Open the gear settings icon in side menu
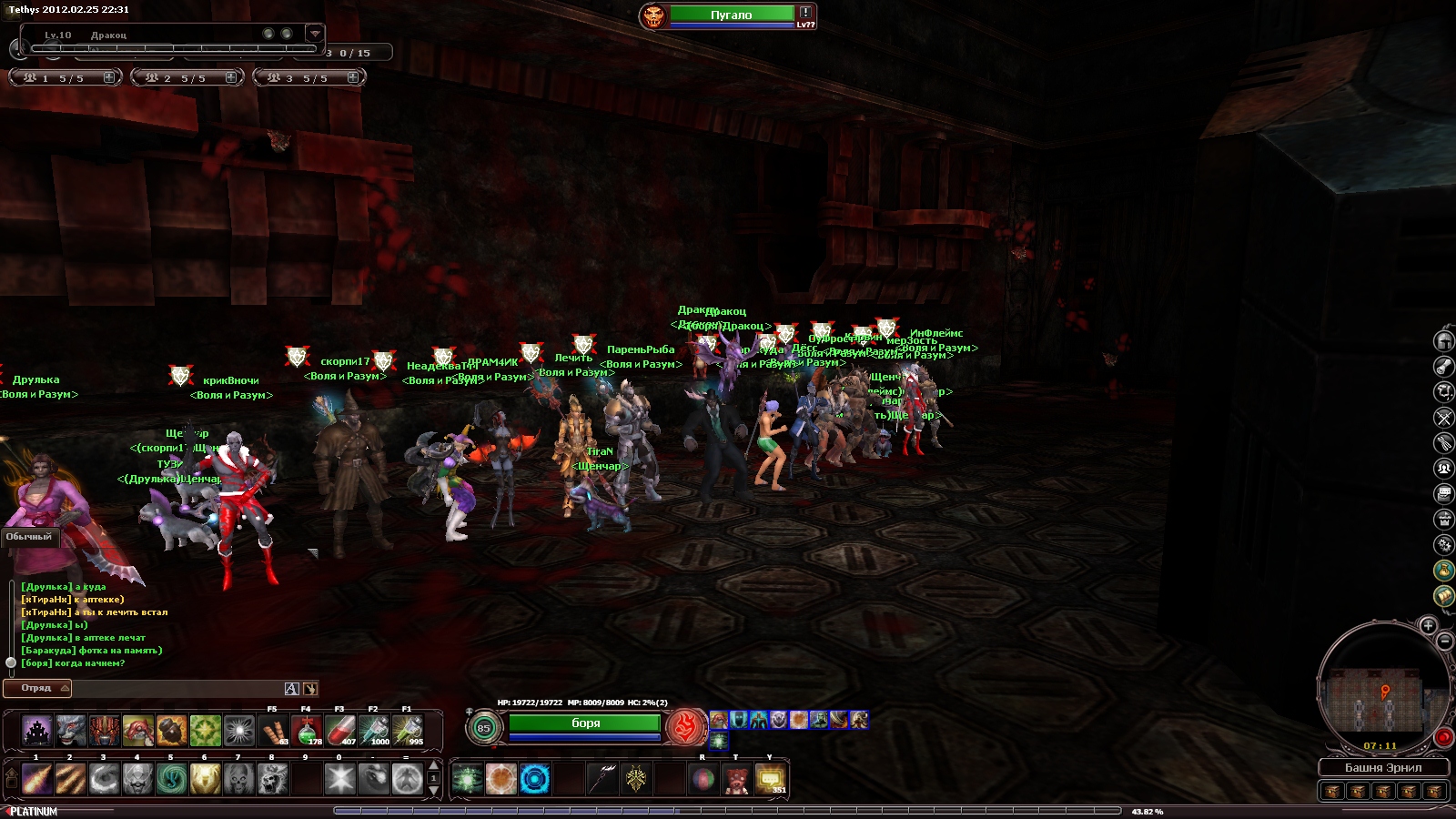The height and width of the screenshot is (819, 1456). click(1444, 544)
